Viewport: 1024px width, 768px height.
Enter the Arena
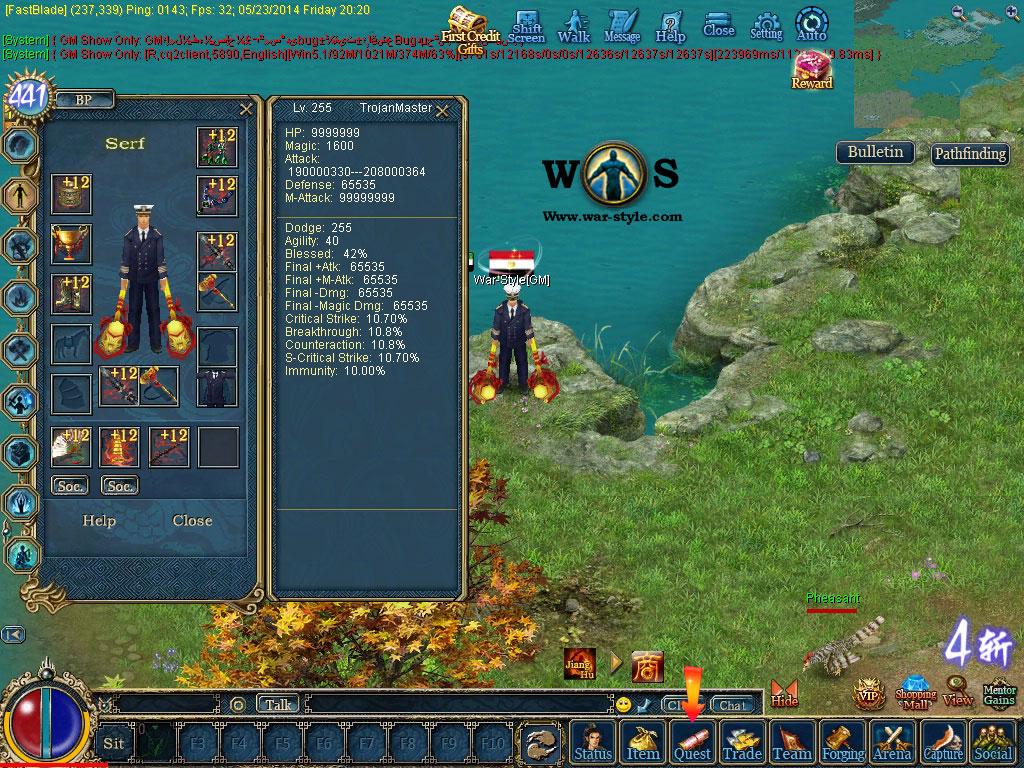(x=892, y=743)
